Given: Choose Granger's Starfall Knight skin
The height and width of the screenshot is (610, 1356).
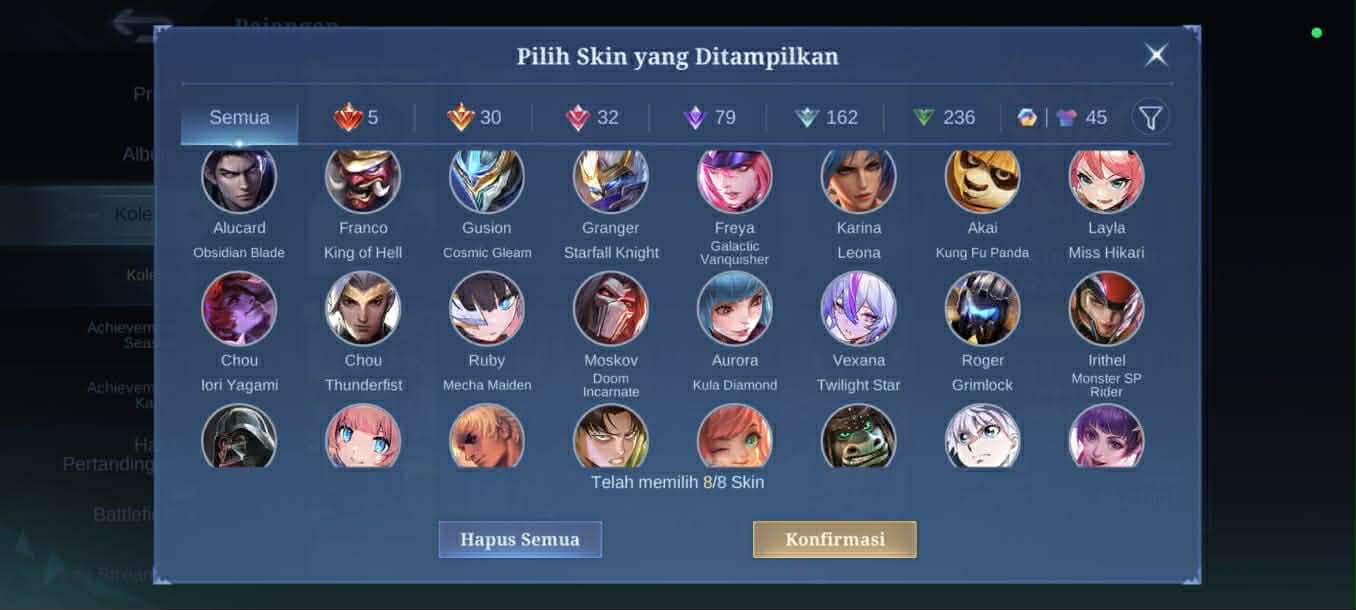Looking at the screenshot, I should tap(611, 180).
